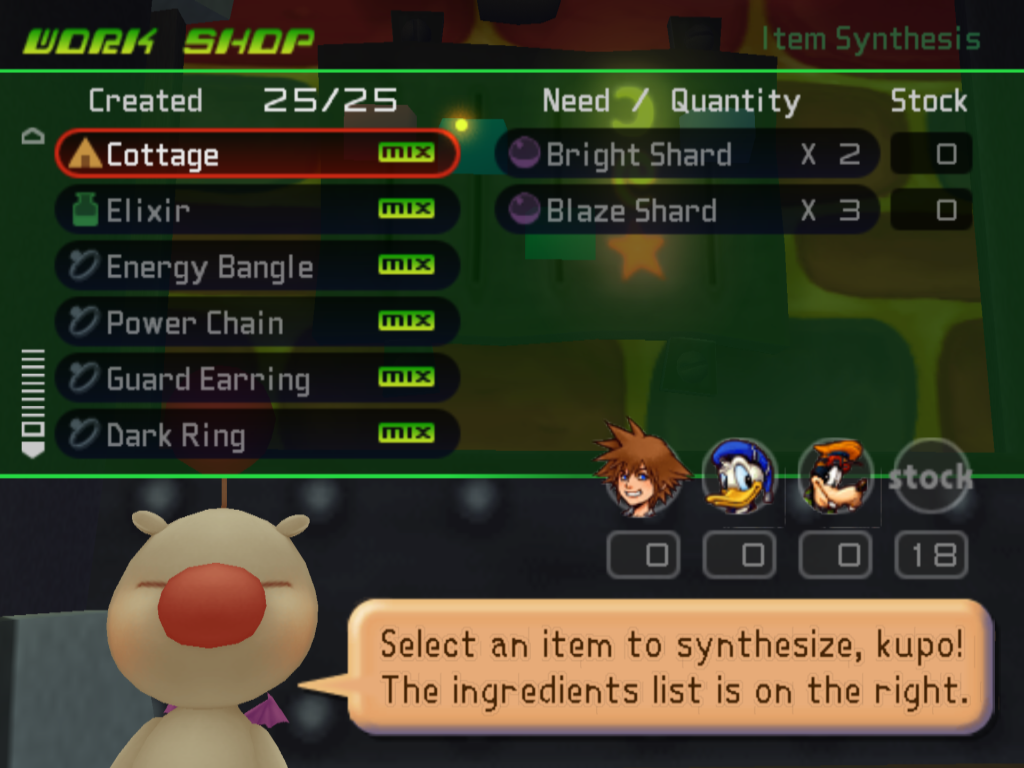Screen dimensions: 1024x768
Task: Choose the Guard Earring entry
Action: pos(256,379)
